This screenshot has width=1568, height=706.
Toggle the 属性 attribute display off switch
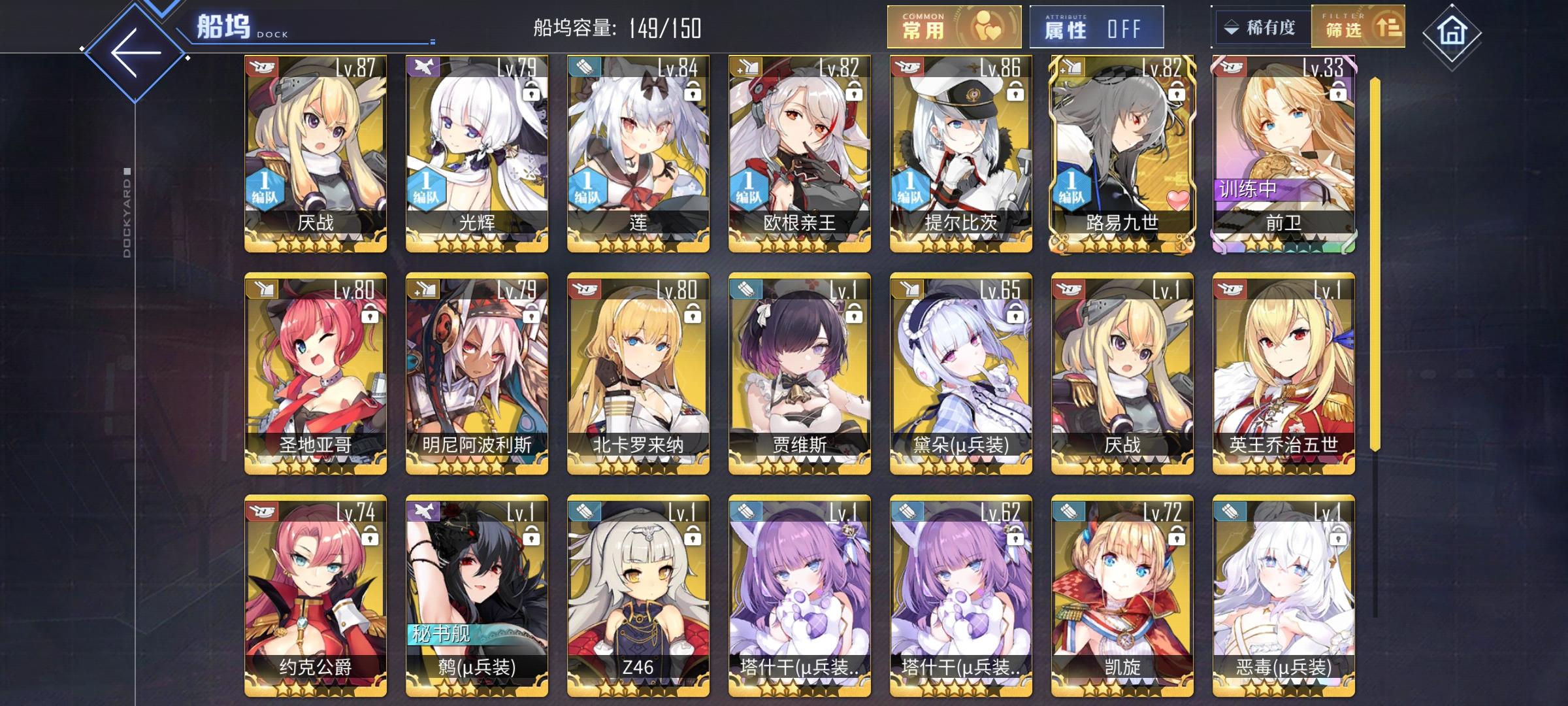(x=1095, y=26)
